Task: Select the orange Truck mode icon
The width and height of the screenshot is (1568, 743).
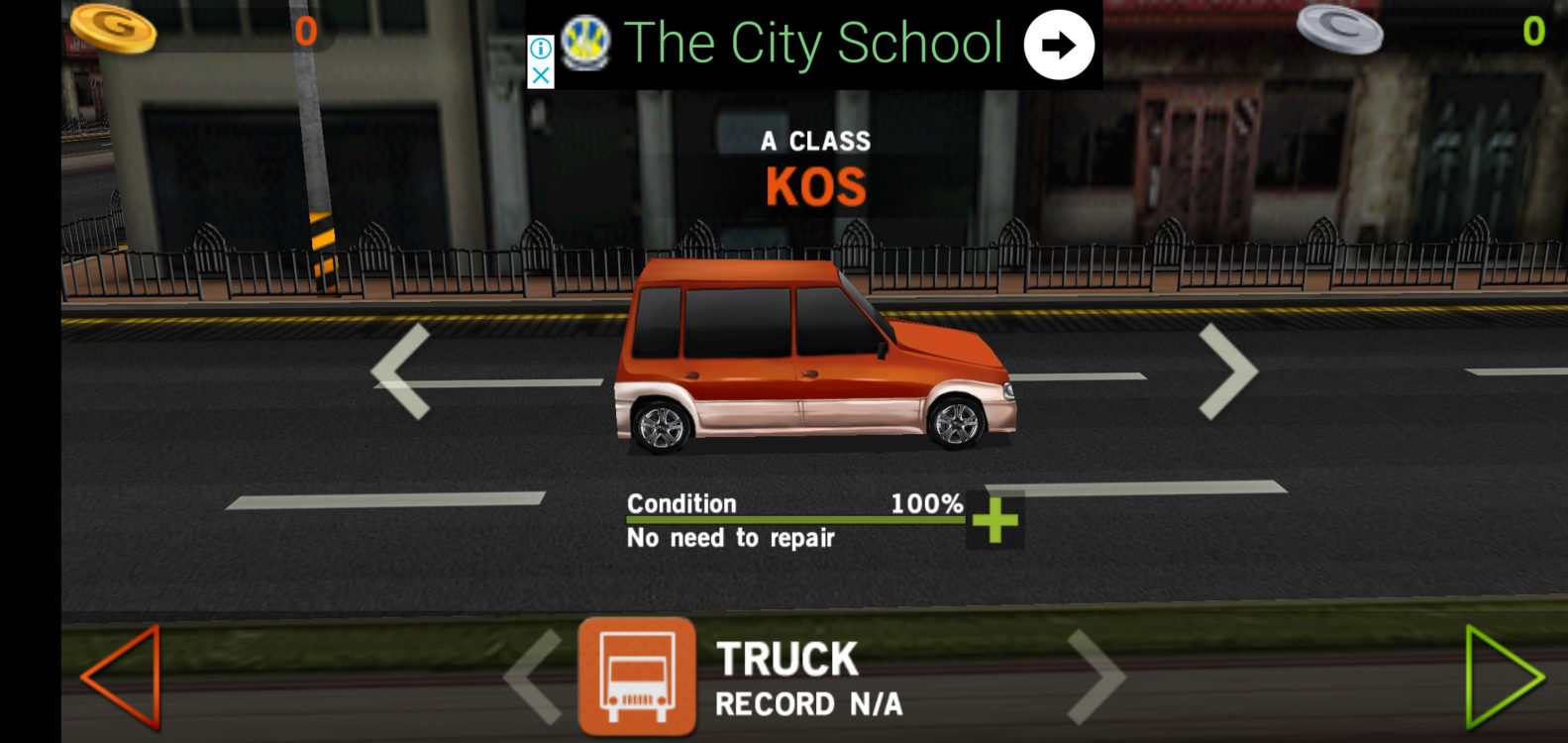Action: tap(637, 678)
